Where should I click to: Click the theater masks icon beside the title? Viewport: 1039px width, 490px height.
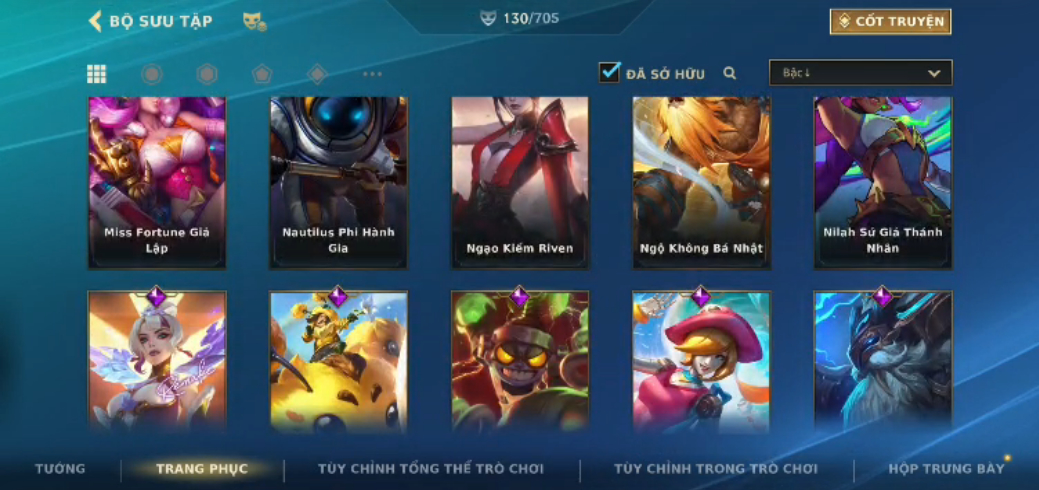coord(254,21)
